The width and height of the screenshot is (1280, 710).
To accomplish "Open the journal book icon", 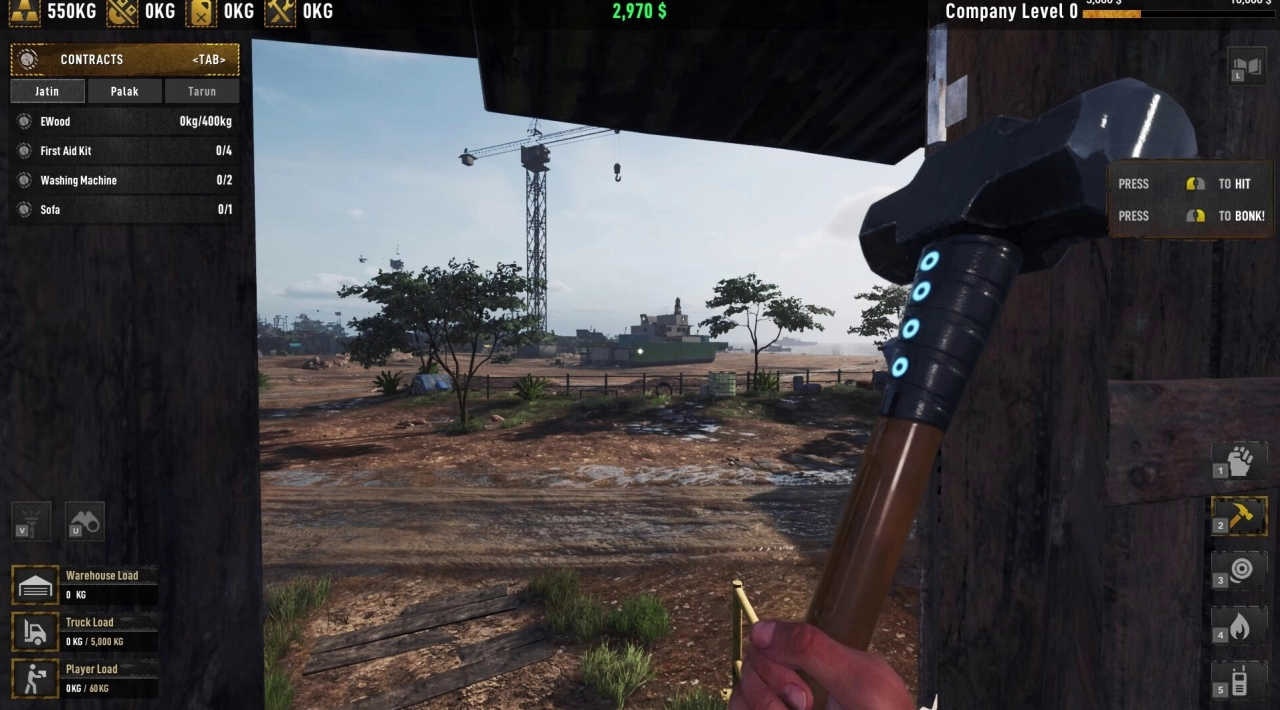I will 1247,66.
